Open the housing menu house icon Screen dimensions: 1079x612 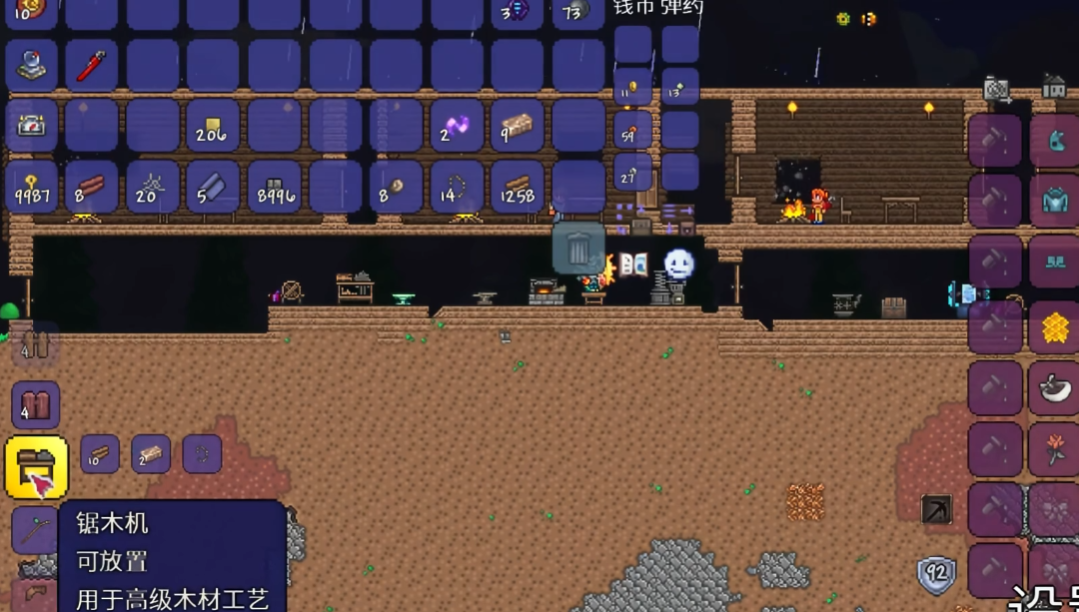[x=1053, y=87]
